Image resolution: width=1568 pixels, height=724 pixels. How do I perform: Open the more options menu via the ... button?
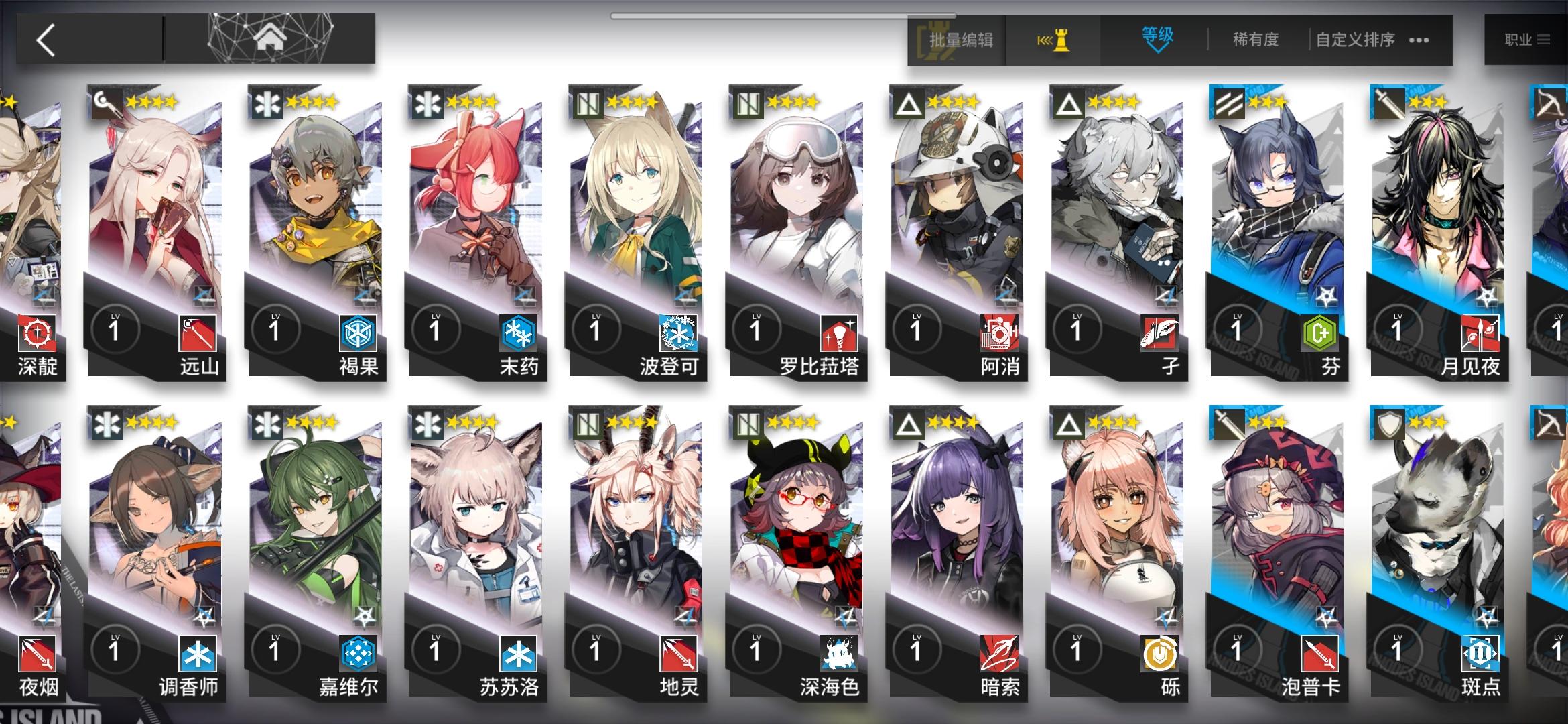pos(1417,40)
